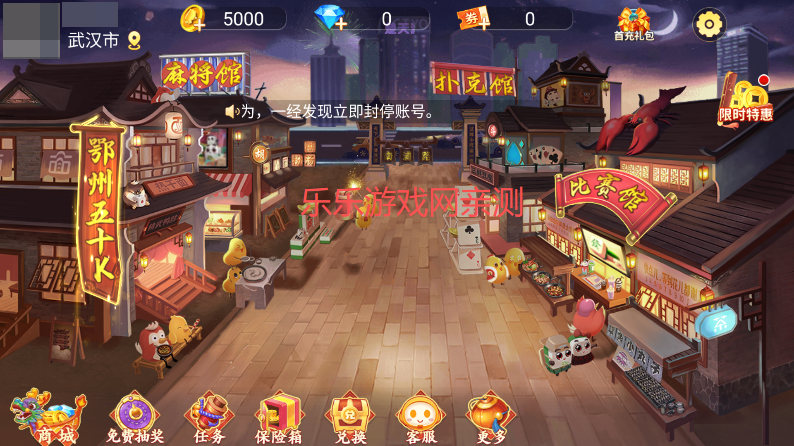
Task: Enter the 比赛馆 tournament hall
Action: click(602, 192)
